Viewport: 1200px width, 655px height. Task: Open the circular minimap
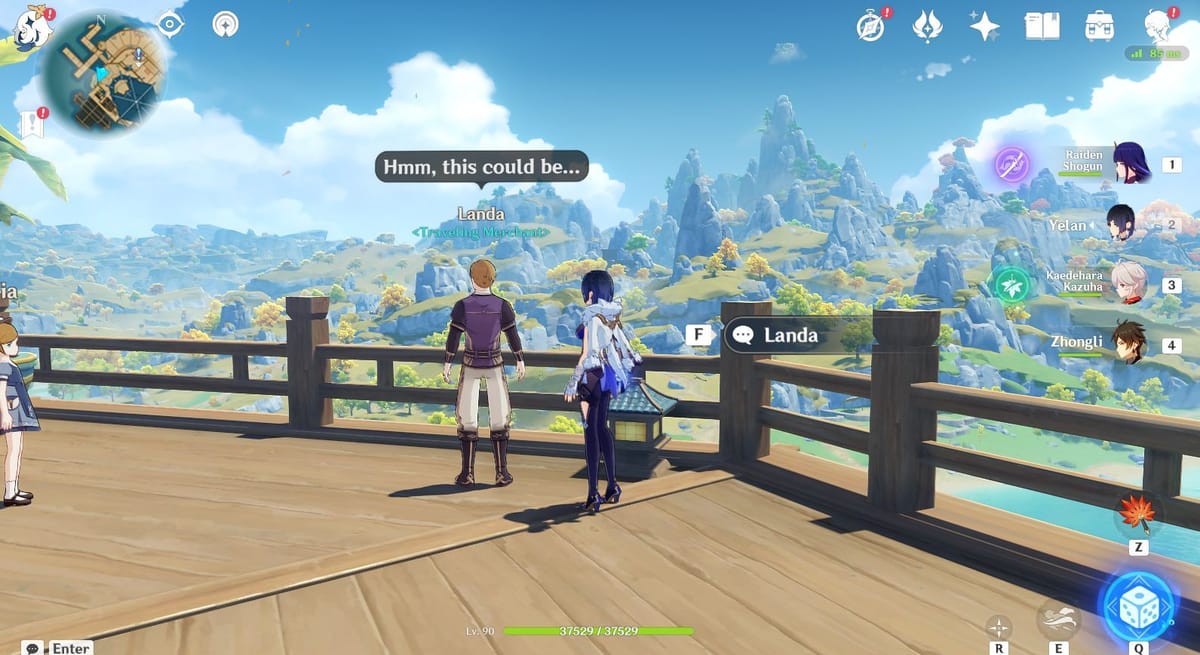102,70
